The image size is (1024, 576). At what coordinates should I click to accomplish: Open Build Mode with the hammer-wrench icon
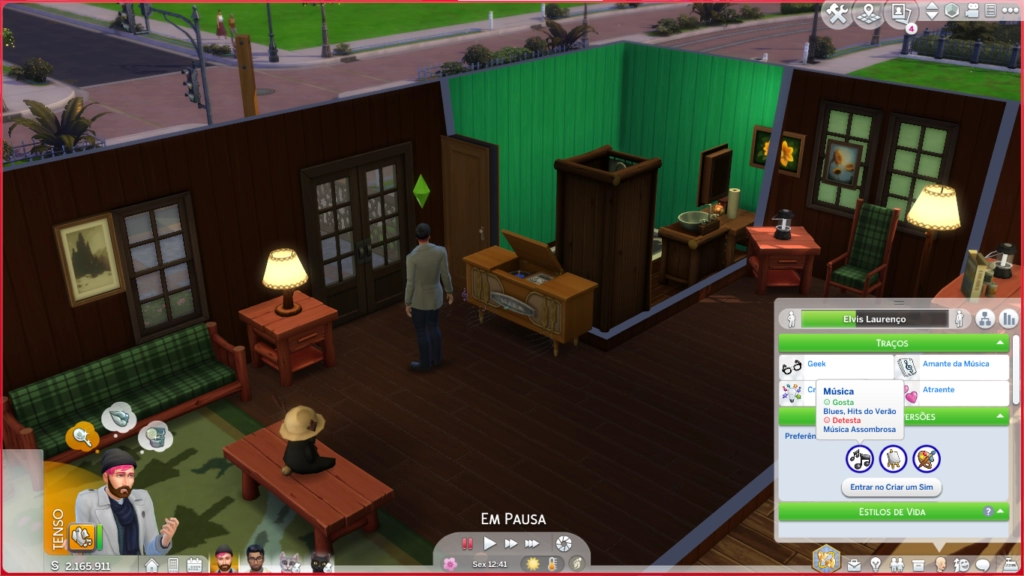tap(836, 13)
